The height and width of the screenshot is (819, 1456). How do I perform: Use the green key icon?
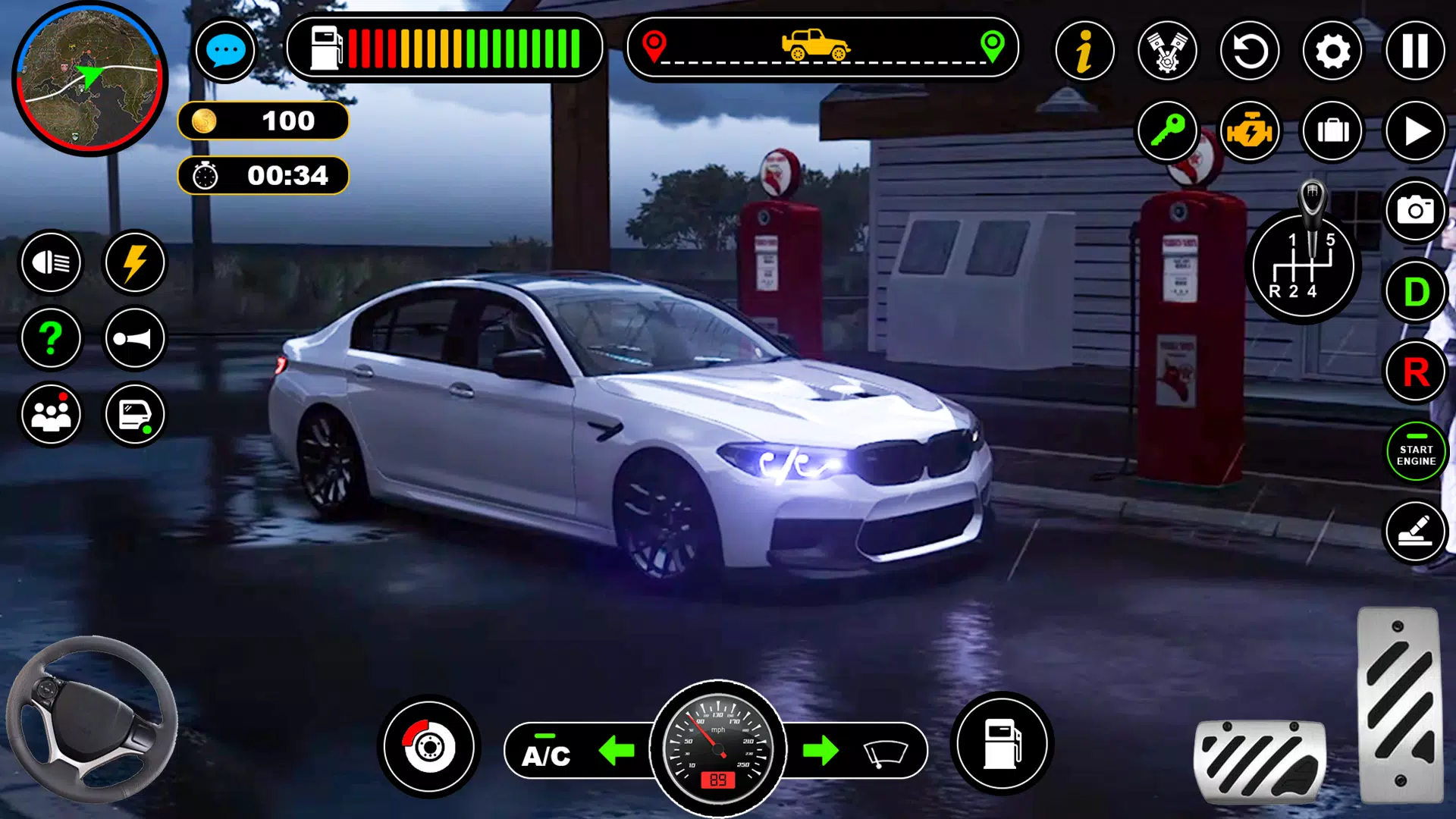click(1167, 131)
